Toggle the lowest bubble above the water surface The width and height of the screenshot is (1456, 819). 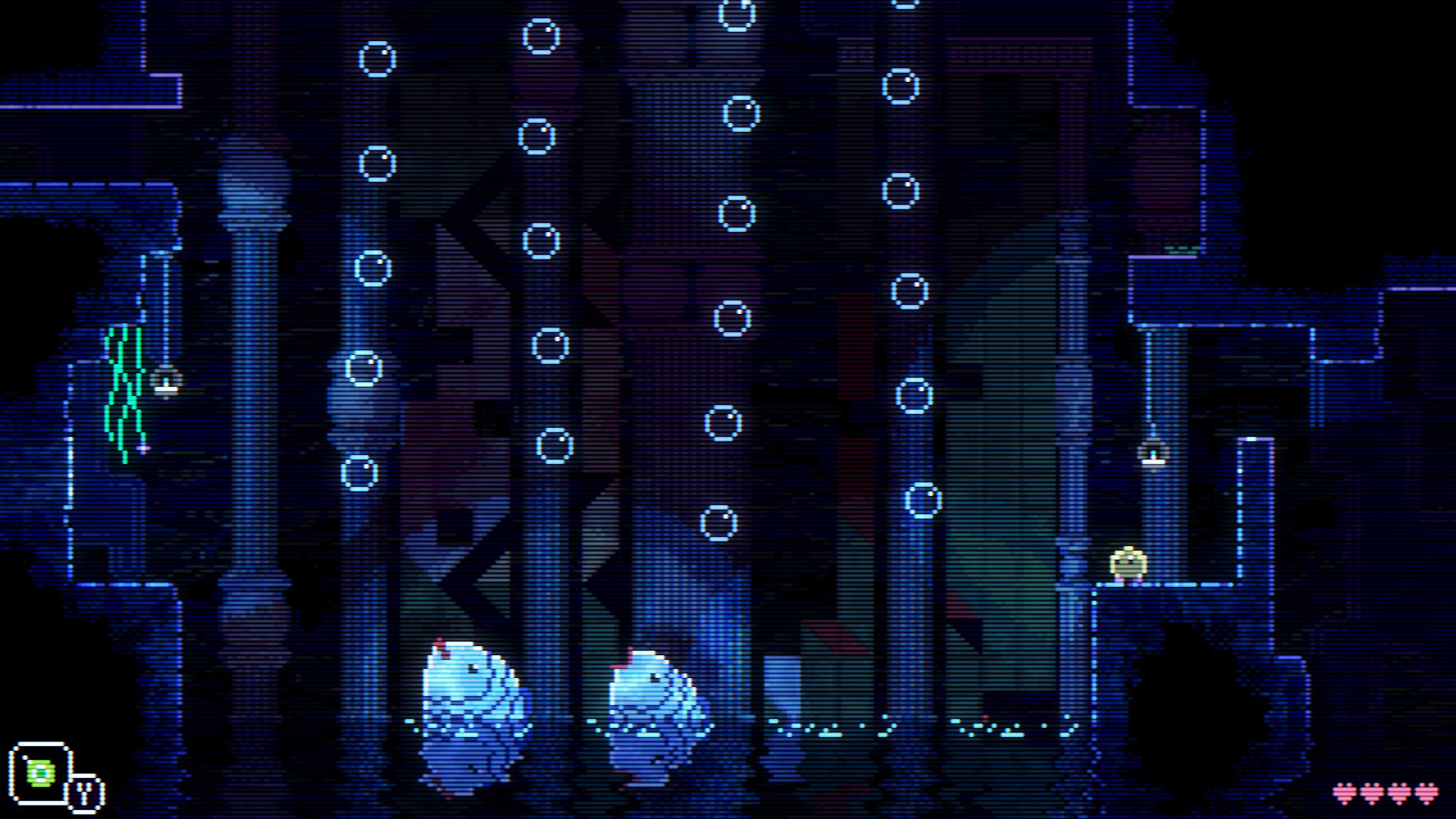tap(718, 523)
